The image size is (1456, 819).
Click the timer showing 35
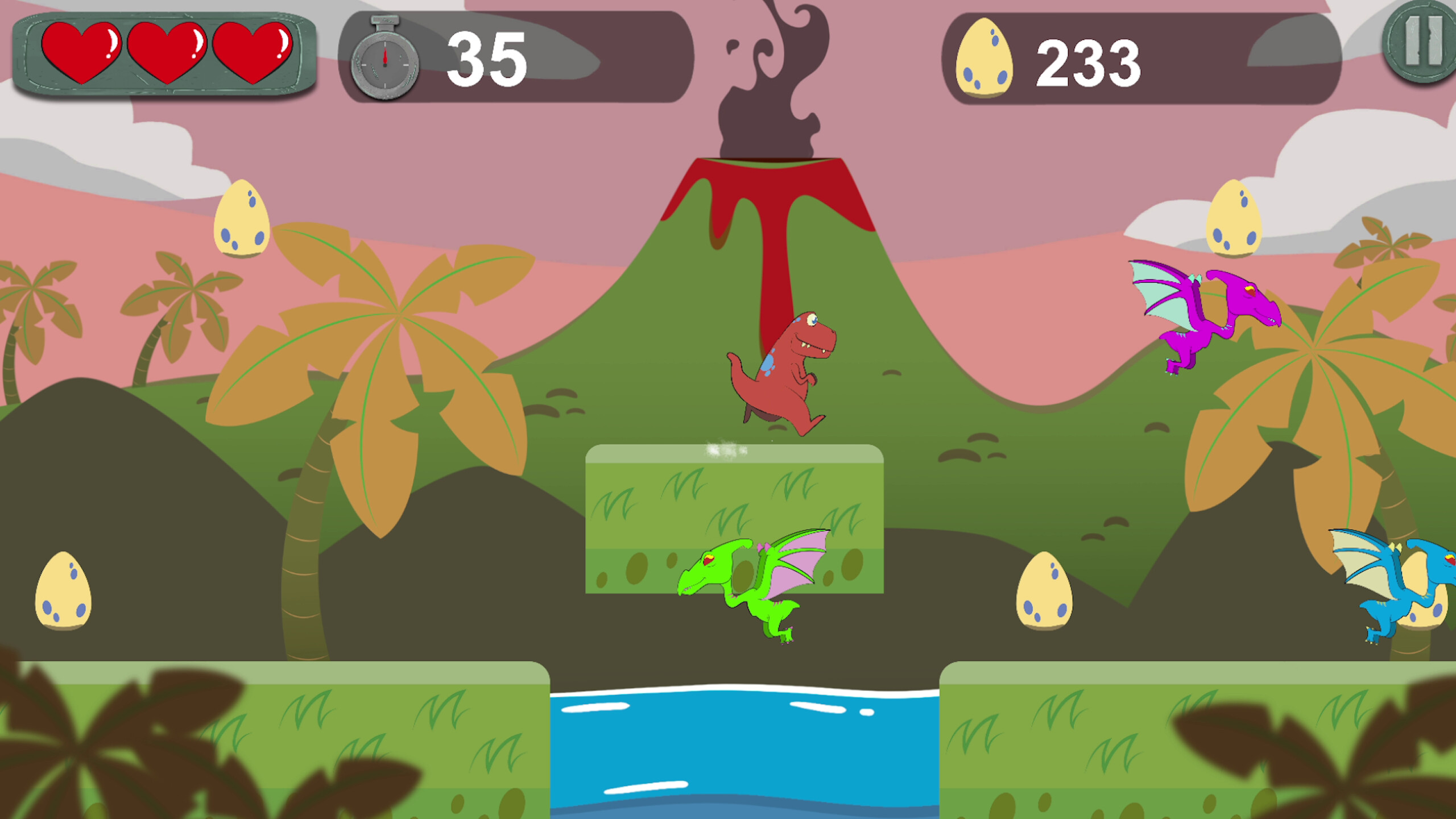pos(488,55)
